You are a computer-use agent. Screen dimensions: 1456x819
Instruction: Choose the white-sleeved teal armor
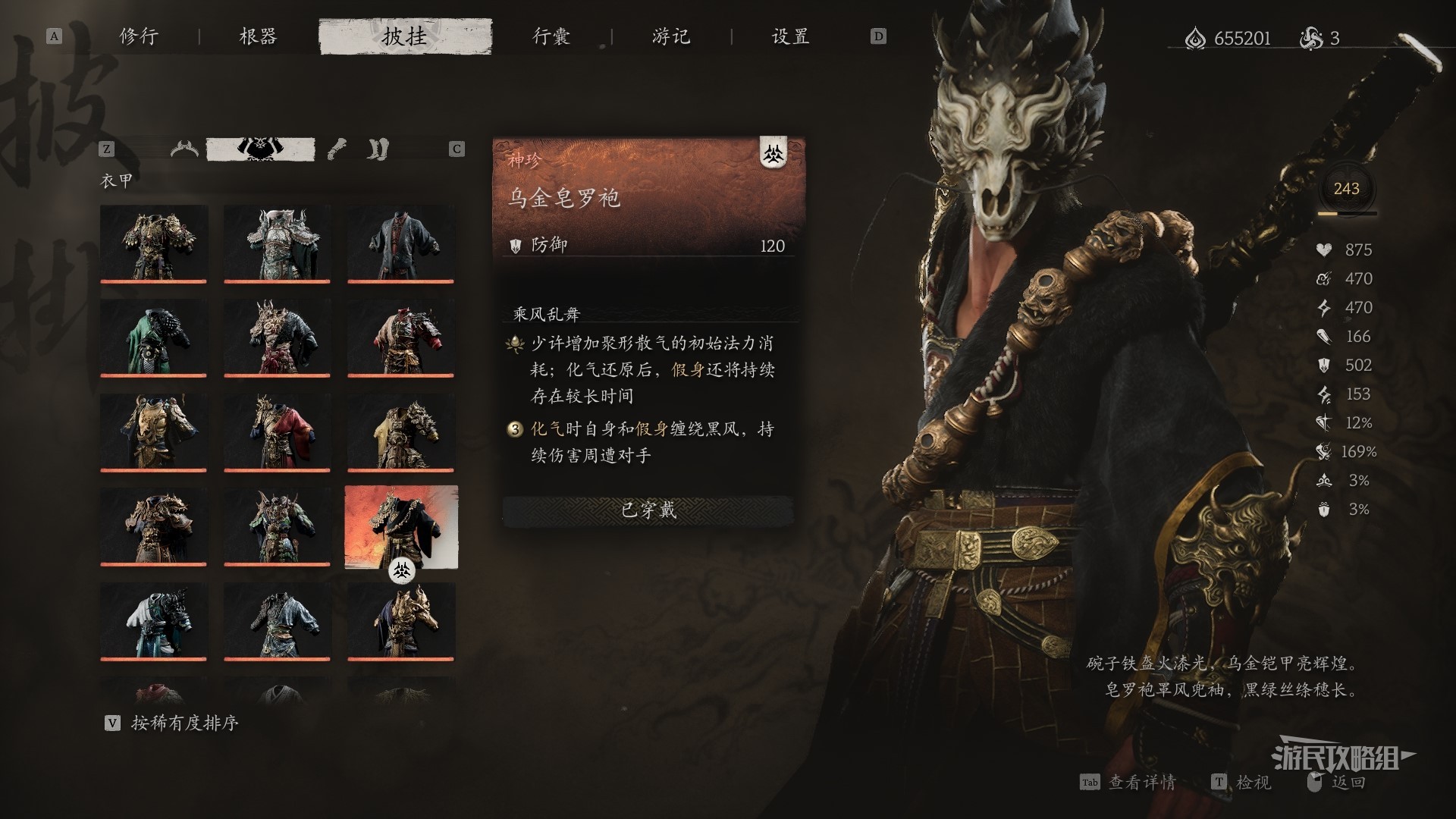click(x=153, y=620)
